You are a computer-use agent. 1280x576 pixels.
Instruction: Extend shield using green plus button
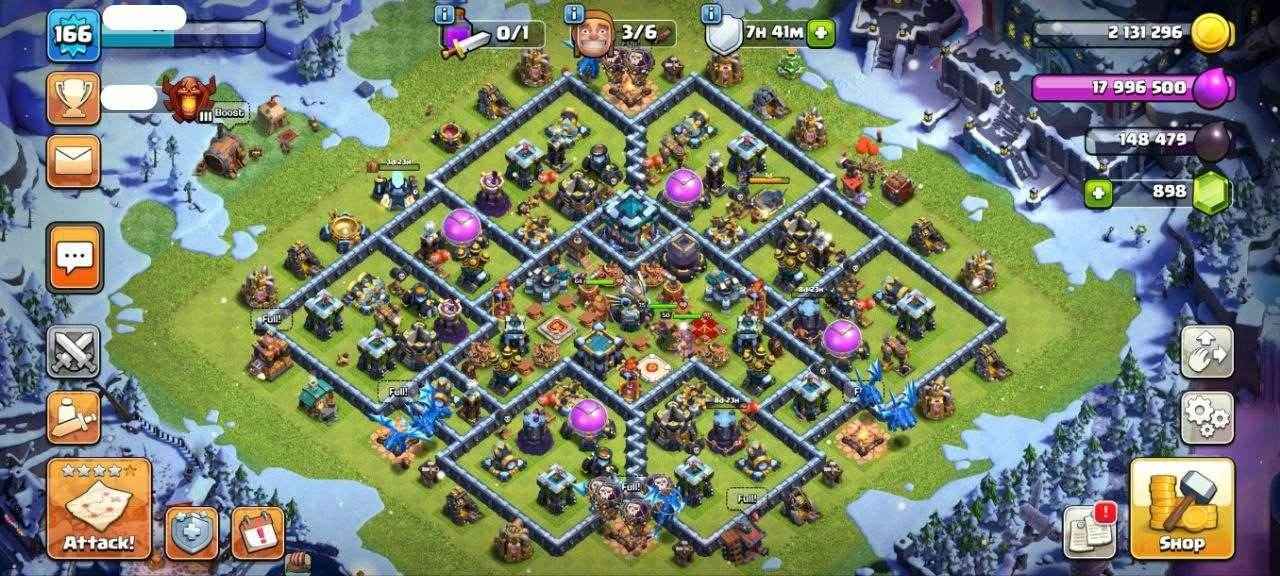pyautogui.click(x=821, y=33)
